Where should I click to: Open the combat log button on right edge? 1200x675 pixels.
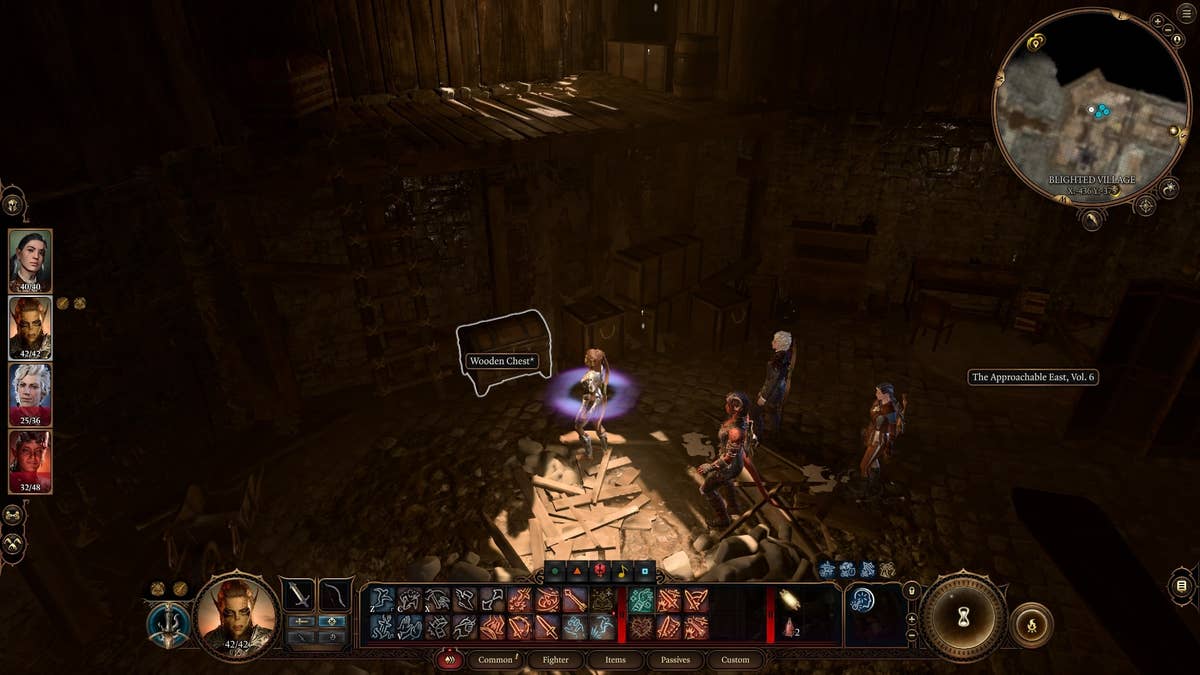(x=1181, y=585)
